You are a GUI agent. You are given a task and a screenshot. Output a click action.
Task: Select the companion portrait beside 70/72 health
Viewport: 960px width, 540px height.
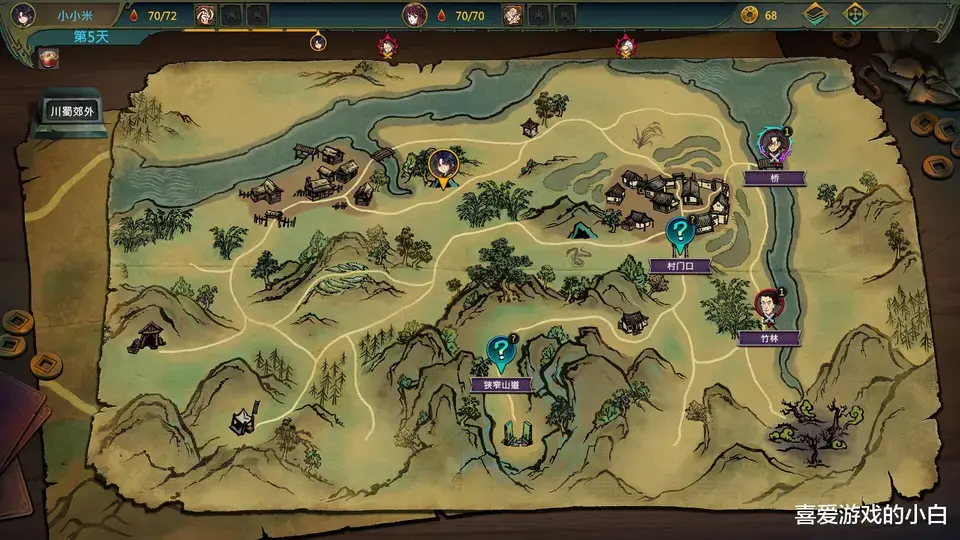coord(204,15)
